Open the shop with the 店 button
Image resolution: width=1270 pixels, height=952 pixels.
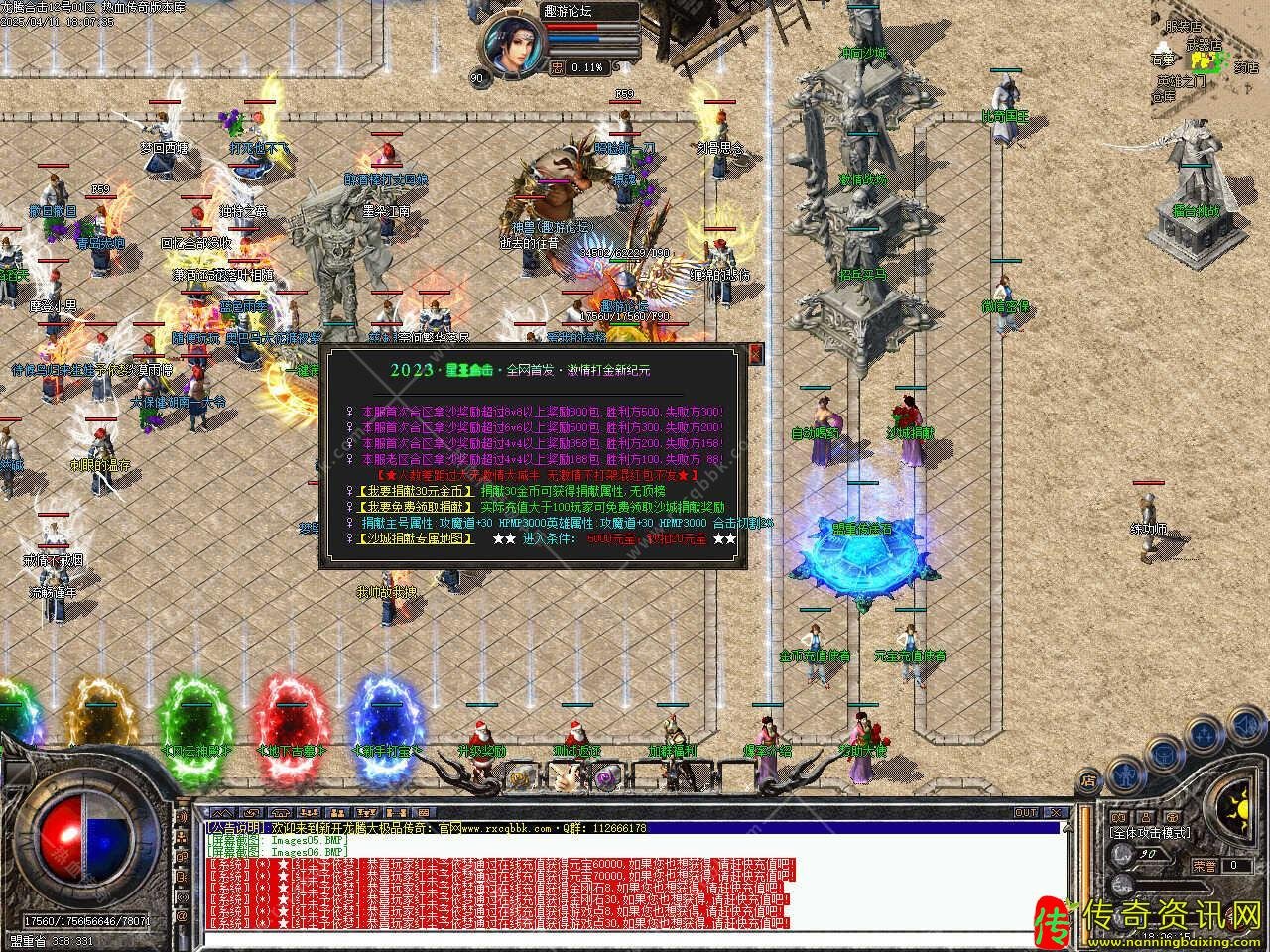click(x=1088, y=779)
